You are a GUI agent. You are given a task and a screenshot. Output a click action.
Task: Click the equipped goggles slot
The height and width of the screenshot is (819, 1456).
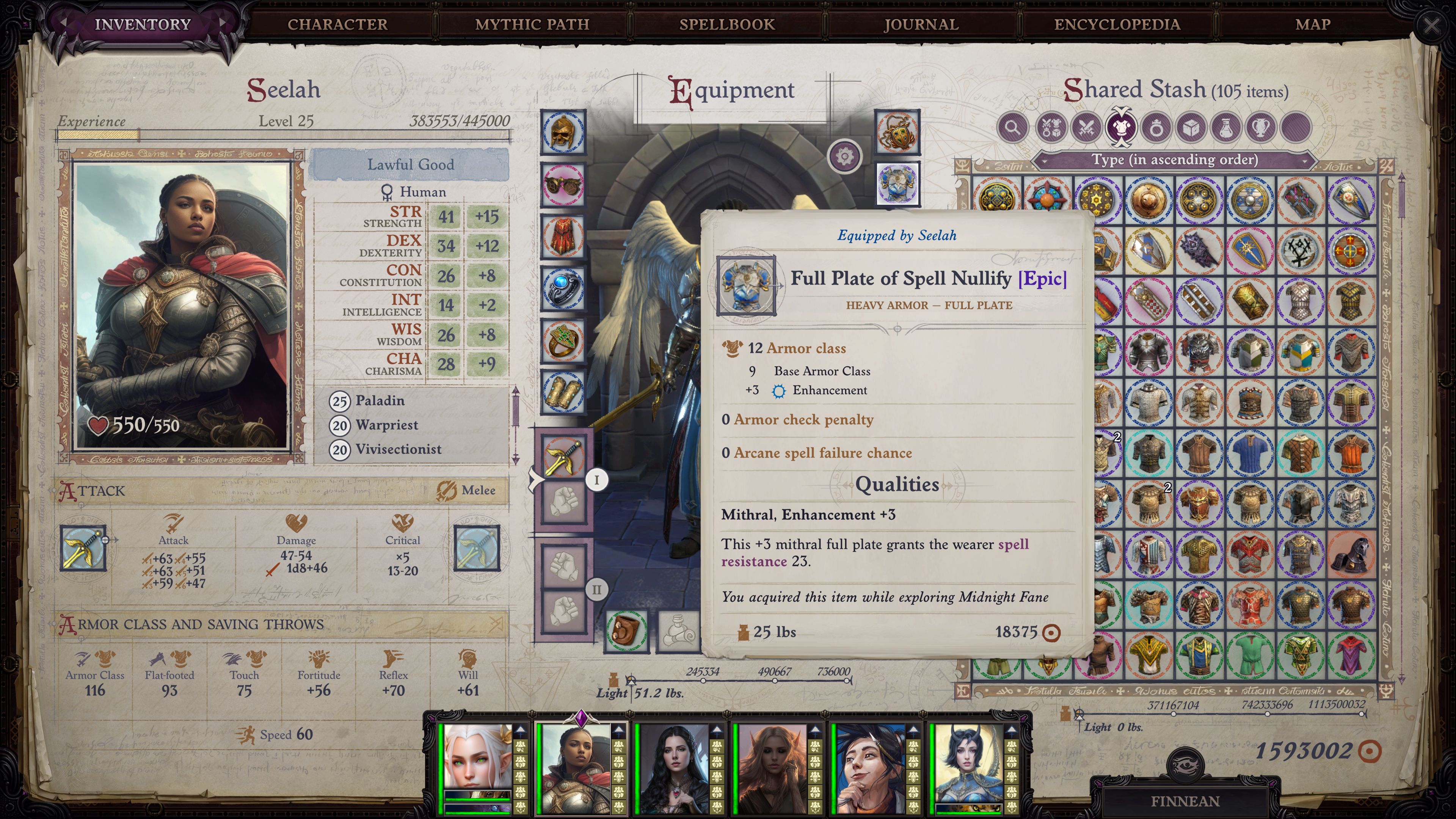tap(563, 184)
